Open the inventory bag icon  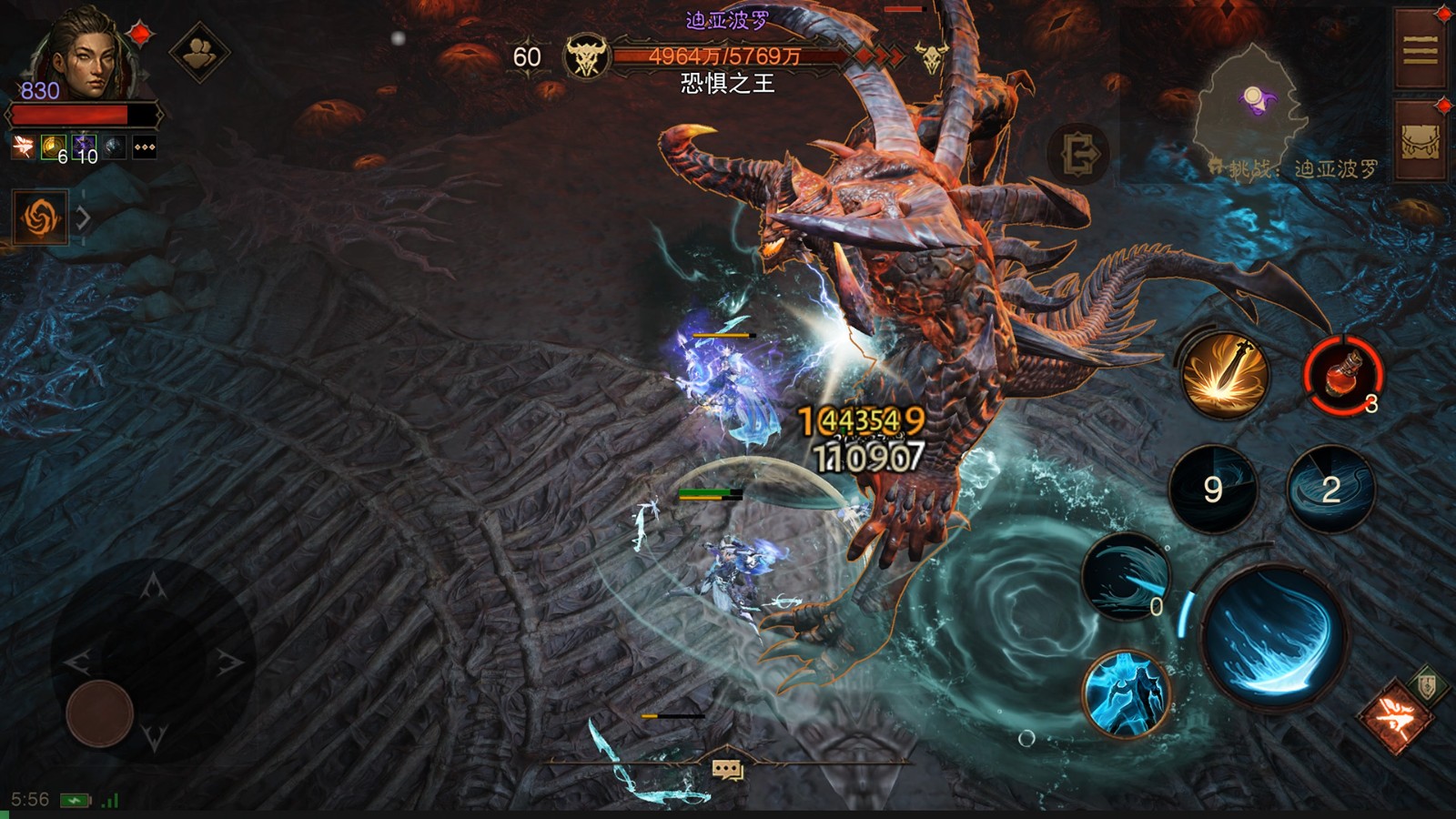click(x=1420, y=141)
